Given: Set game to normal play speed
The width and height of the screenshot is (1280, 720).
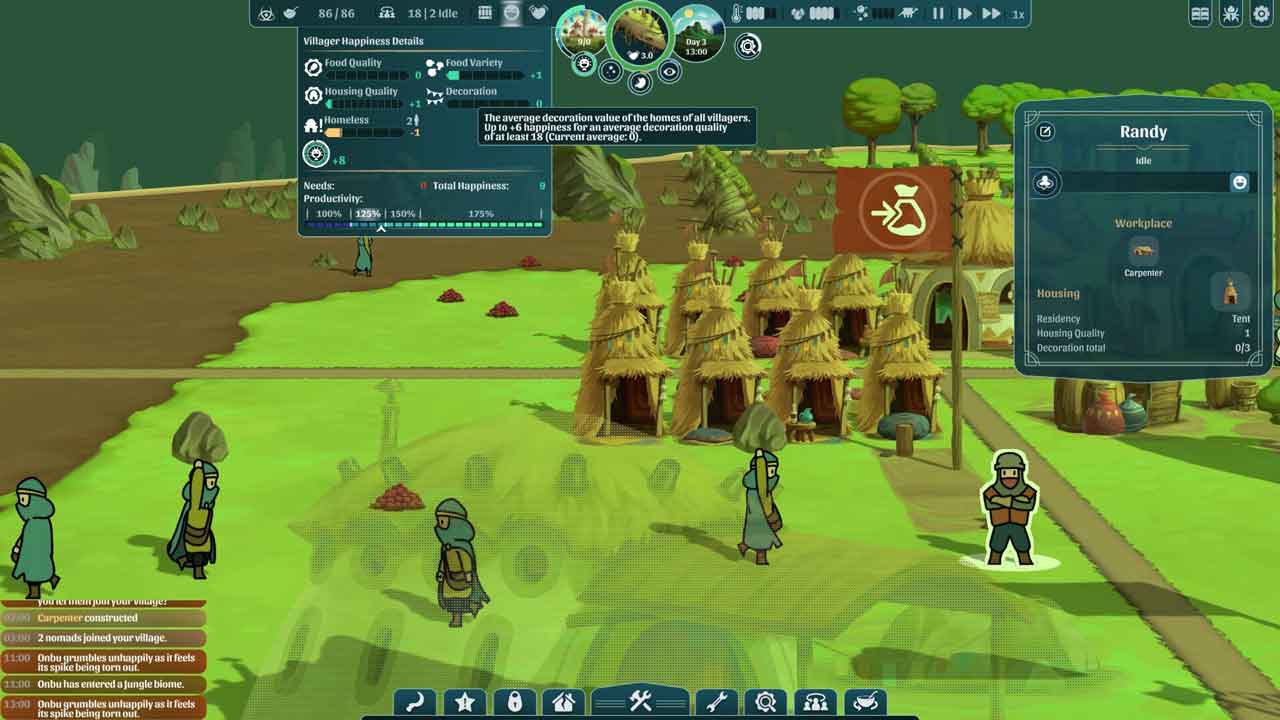Looking at the screenshot, I should click(x=964, y=14).
